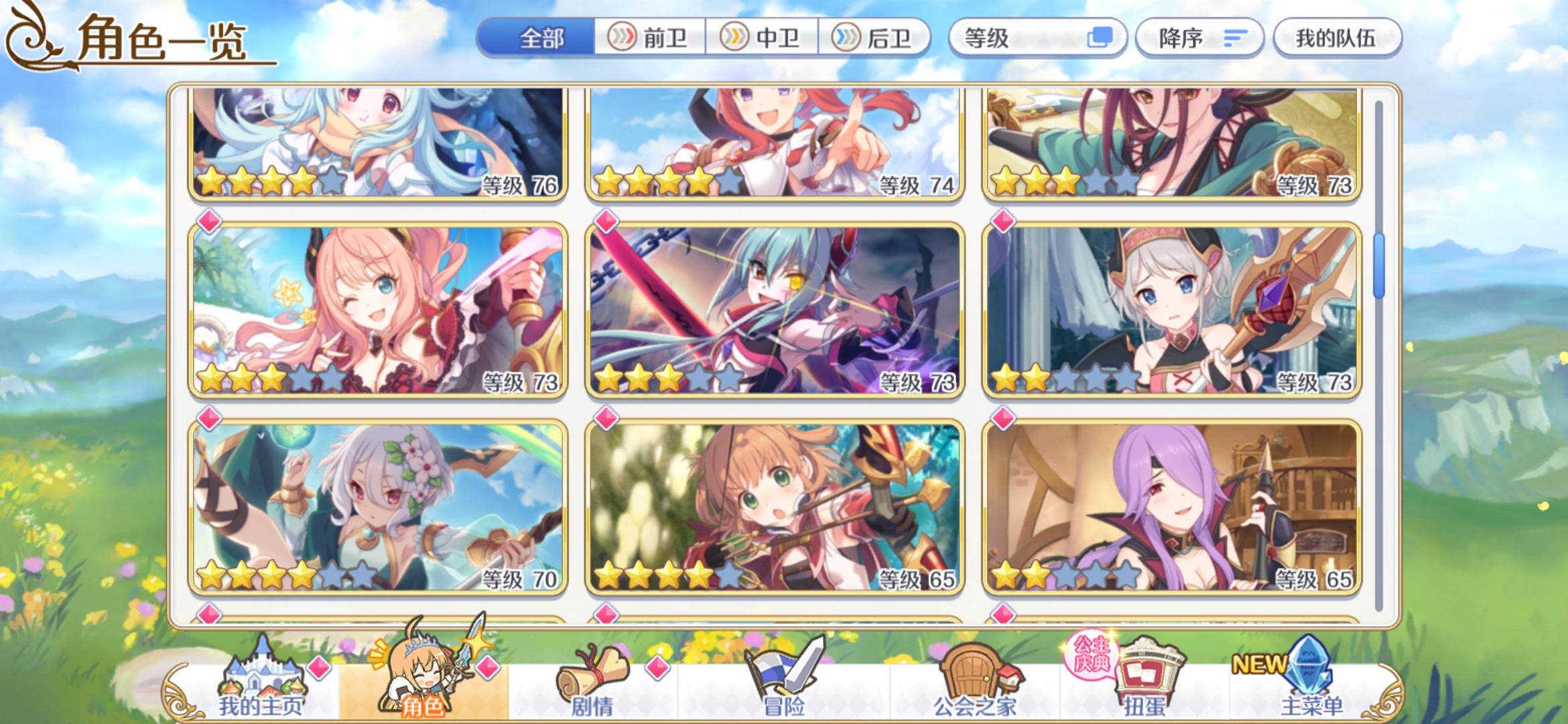Click the copy icon beside 等级 filter
The width and height of the screenshot is (1568, 724).
[1102, 38]
